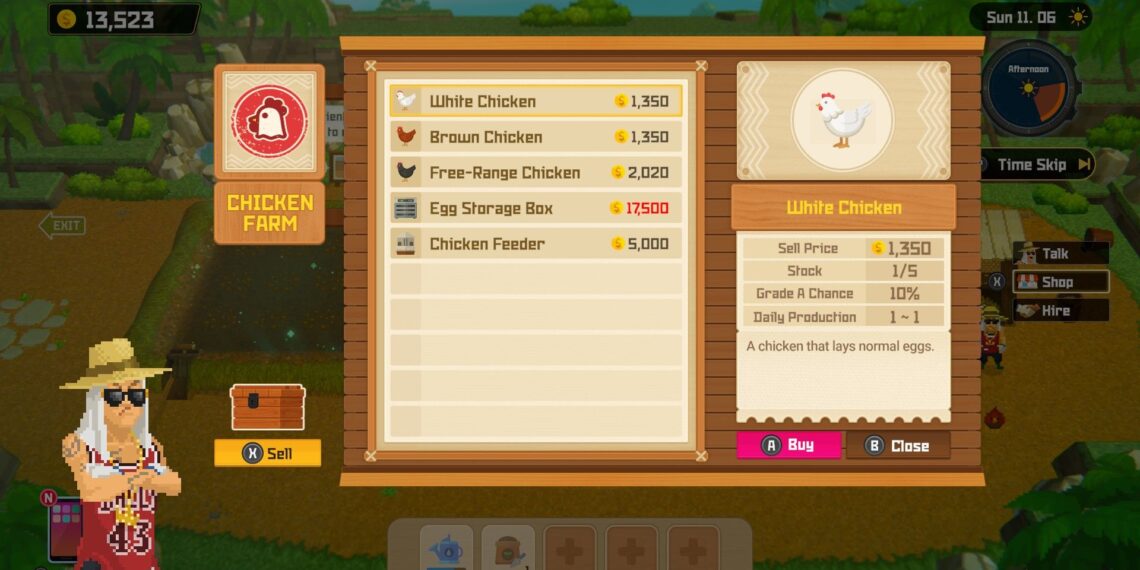Choose the Hire interaction option

tap(1059, 310)
